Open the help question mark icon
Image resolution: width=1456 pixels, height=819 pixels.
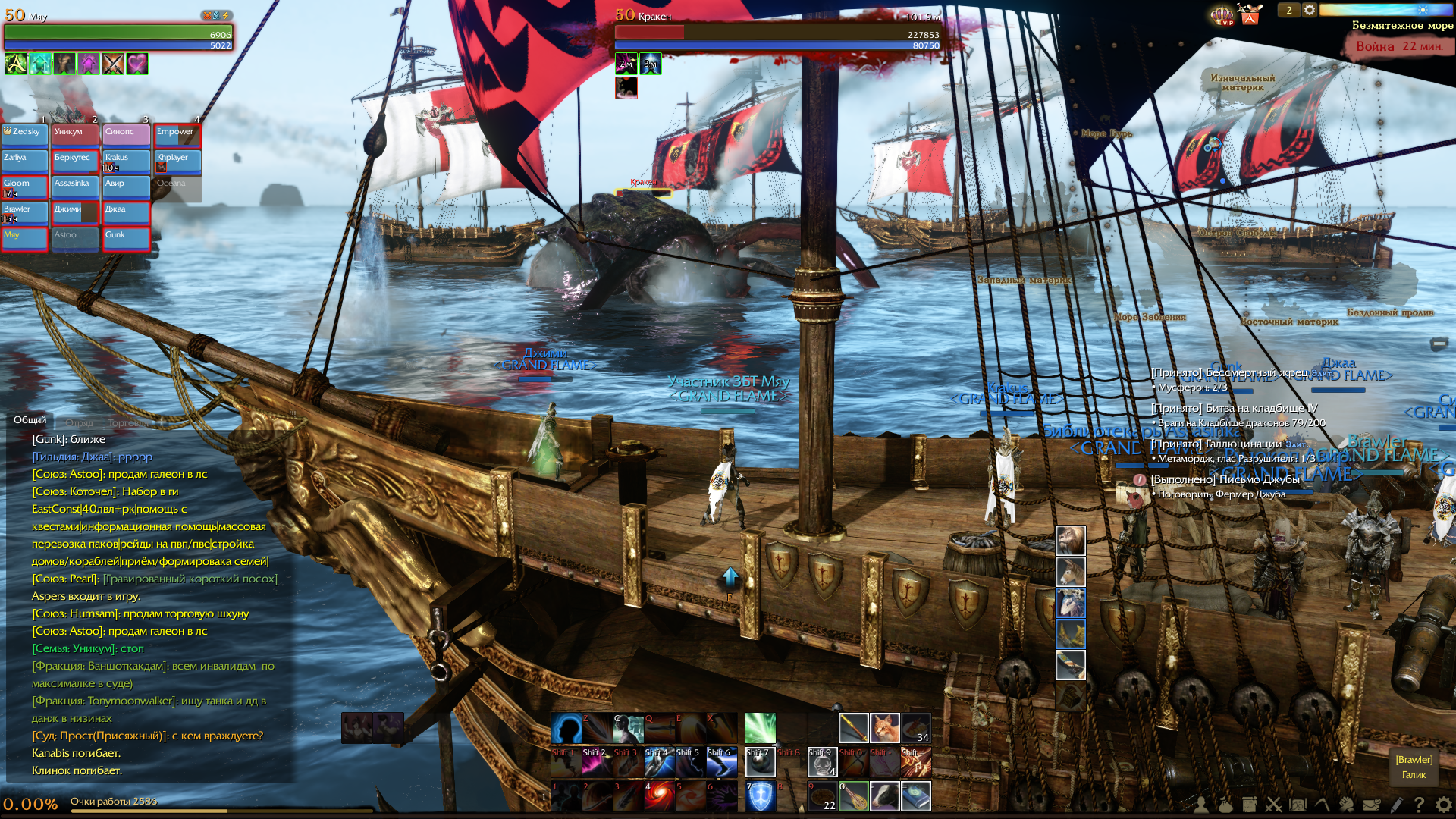point(1419,805)
